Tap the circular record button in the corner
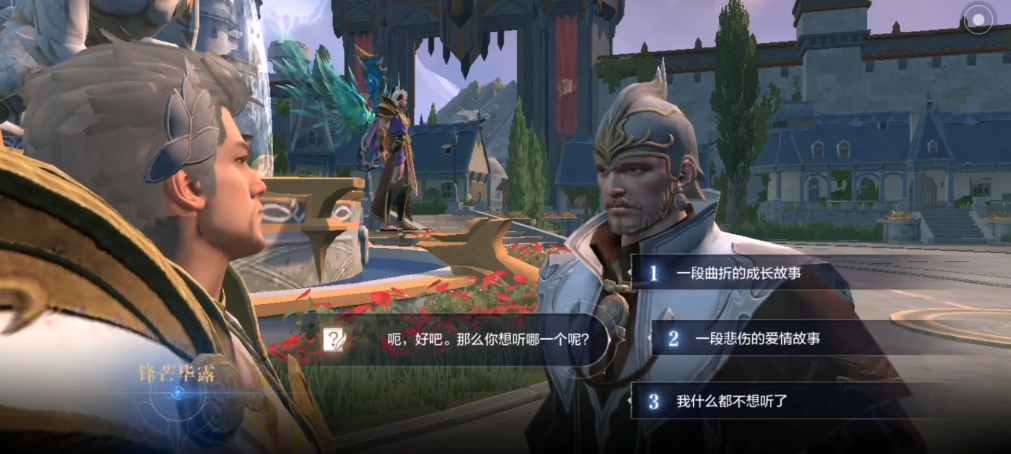The image size is (1011, 454). (x=978, y=18)
